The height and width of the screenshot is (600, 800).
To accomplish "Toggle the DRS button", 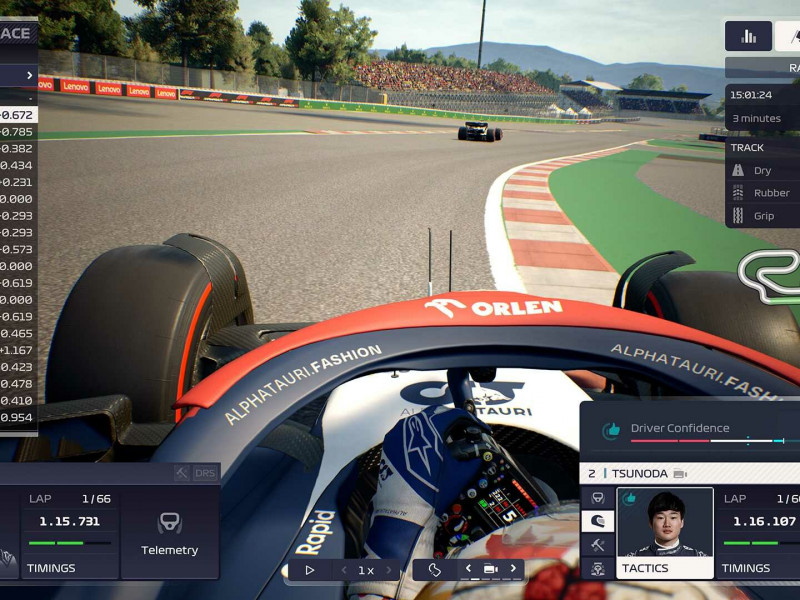I will tap(205, 472).
